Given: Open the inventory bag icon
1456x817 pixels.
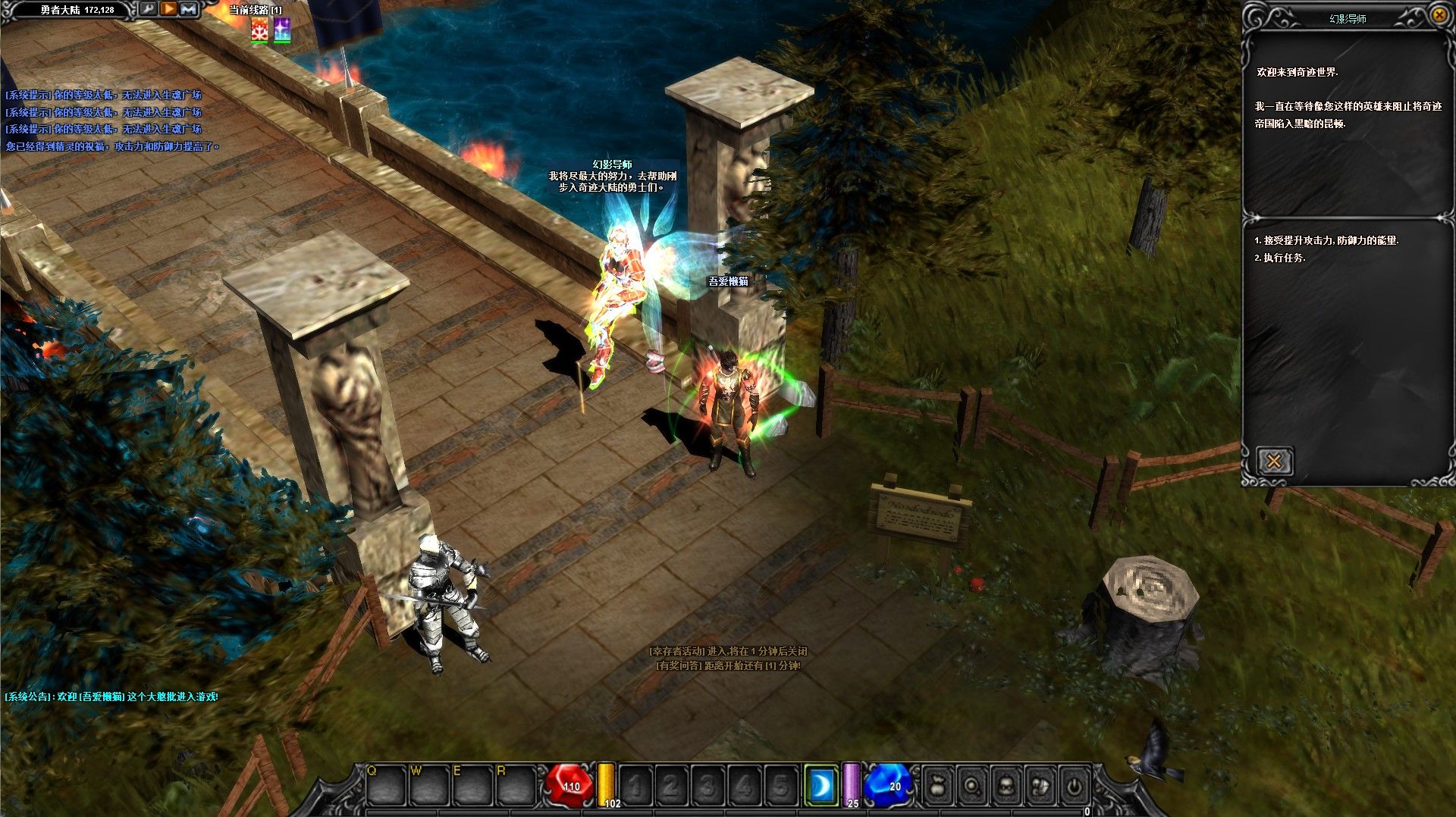Looking at the screenshot, I should (938, 786).
